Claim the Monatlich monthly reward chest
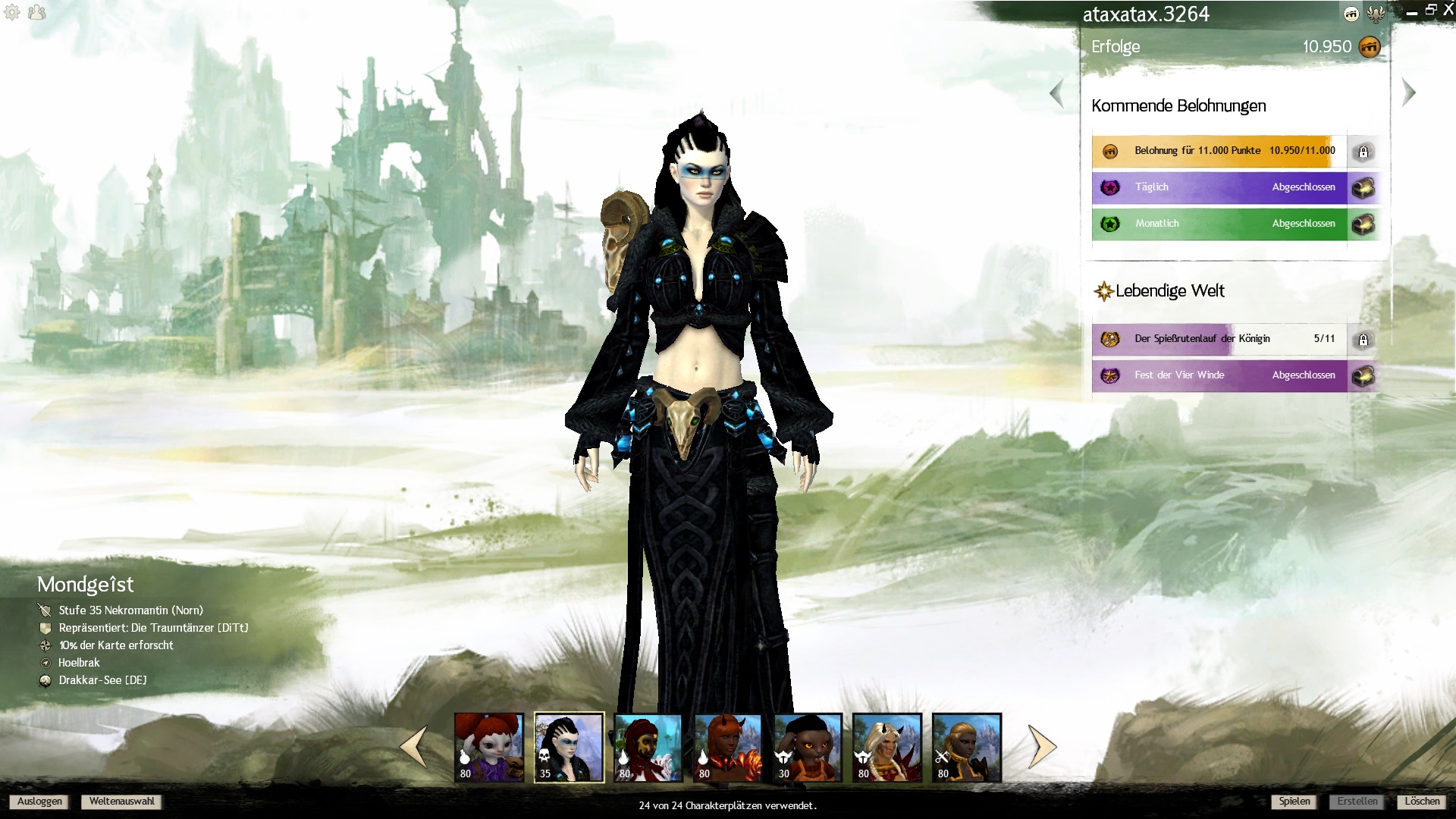Viewport: 1456px width, 819px height. coord(1363,224)
